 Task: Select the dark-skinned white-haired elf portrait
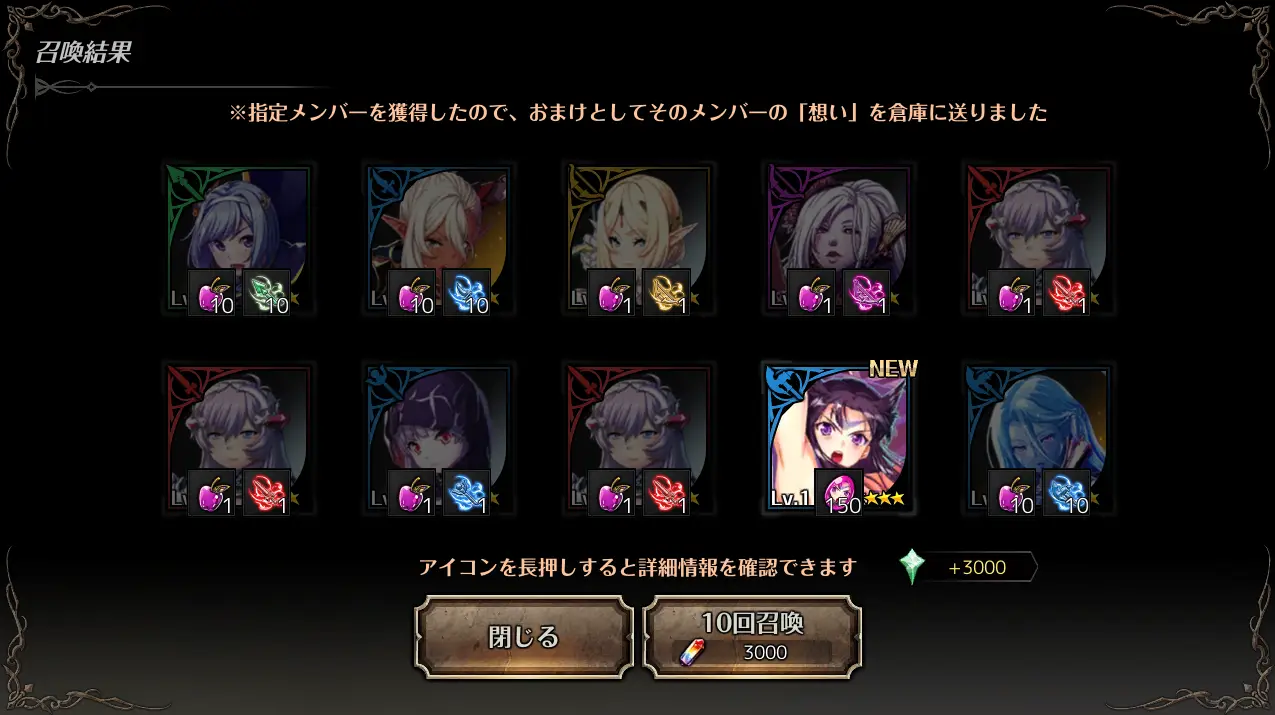pyautogui.click(x=438, y=239)
